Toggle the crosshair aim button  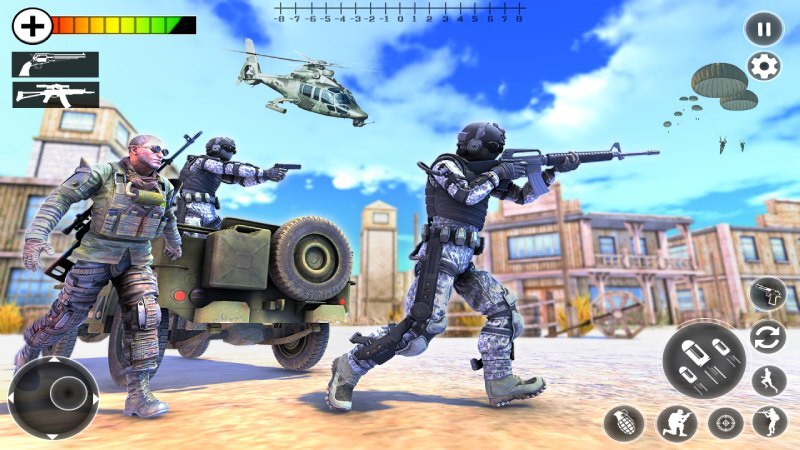pyautogui.click(x=726, y=423)
